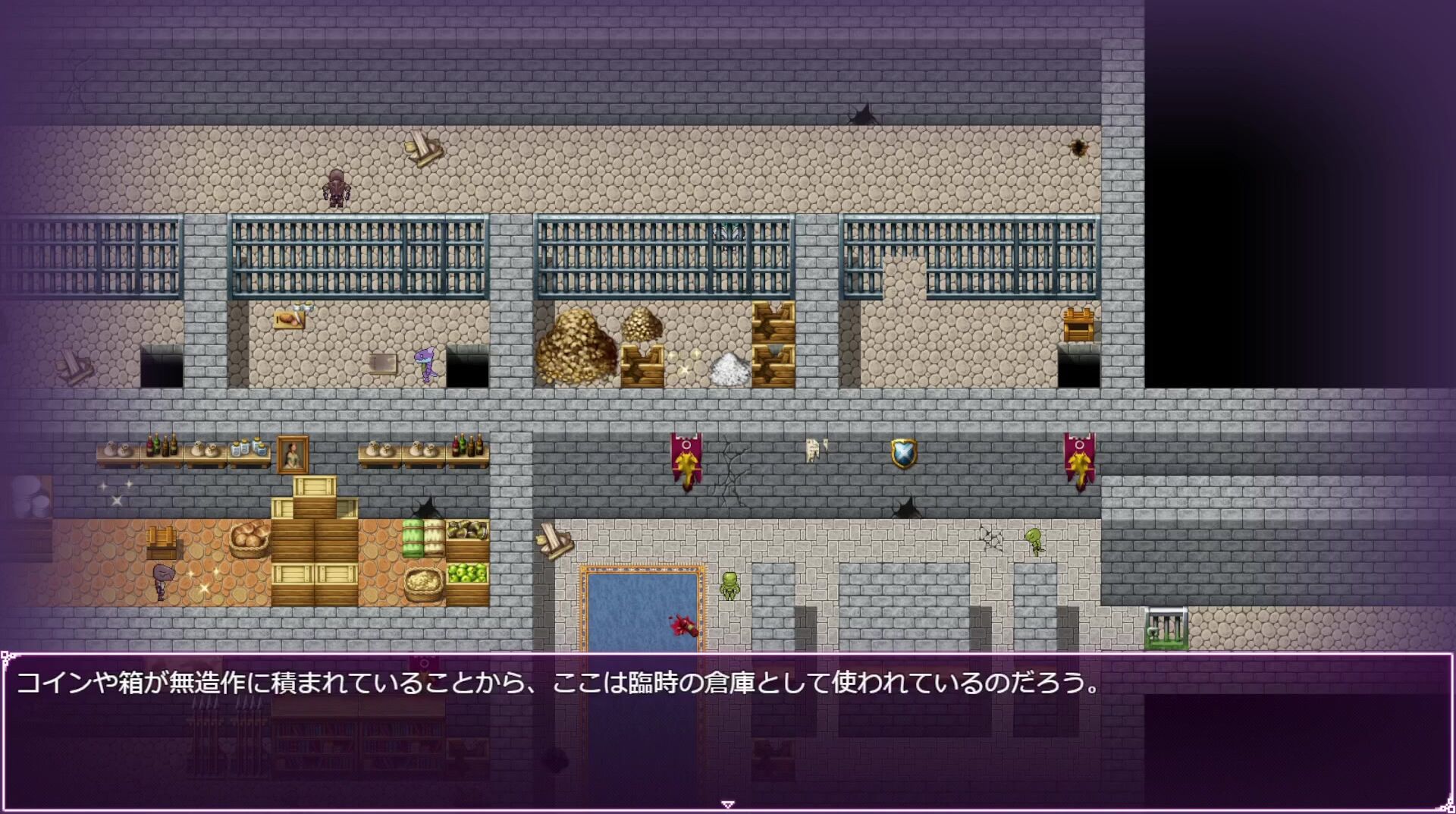
Task: Click the dialogue message box to continue
Action: coord(727,731)
